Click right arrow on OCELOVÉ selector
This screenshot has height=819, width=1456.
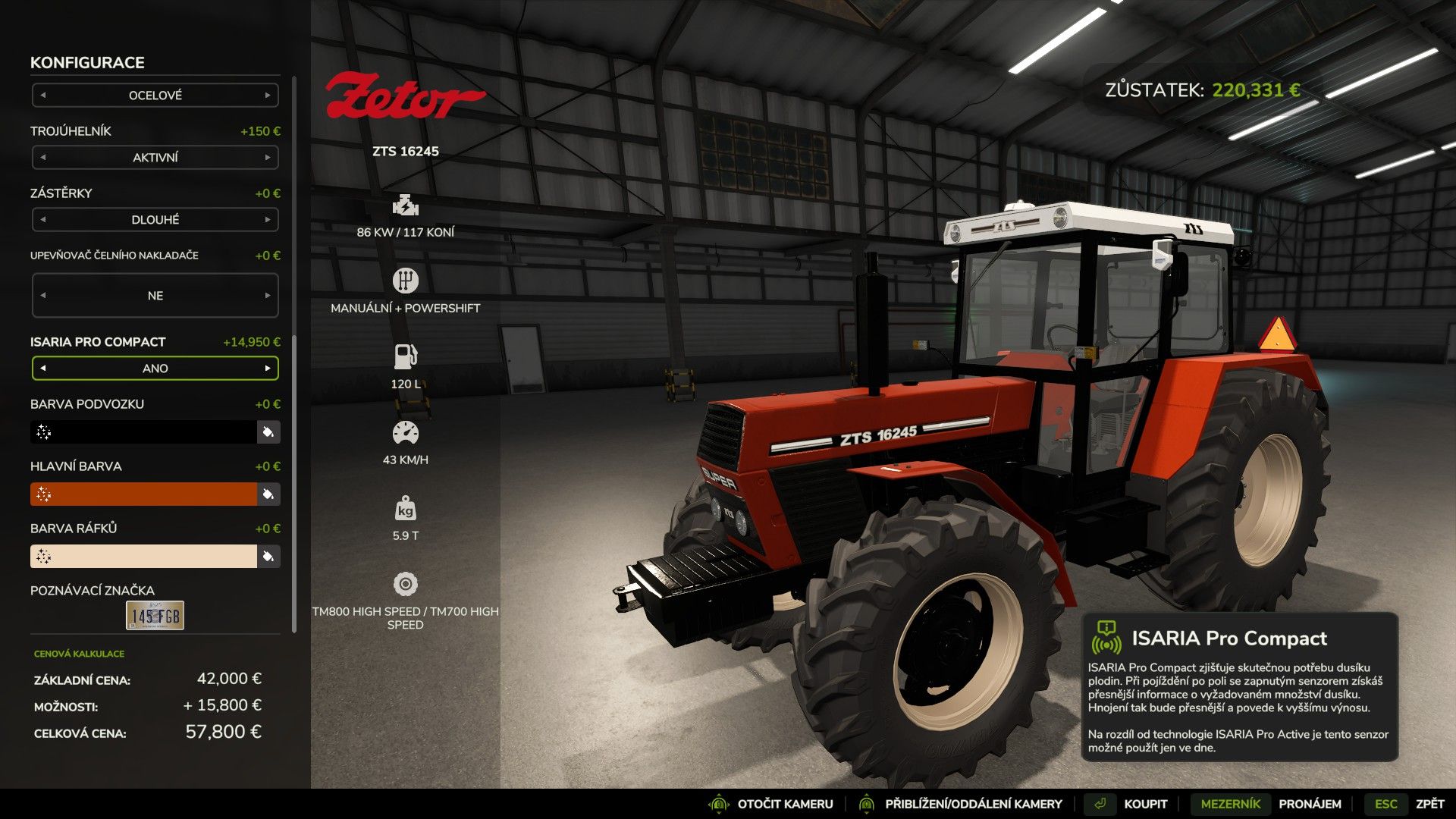coord(269,95)
